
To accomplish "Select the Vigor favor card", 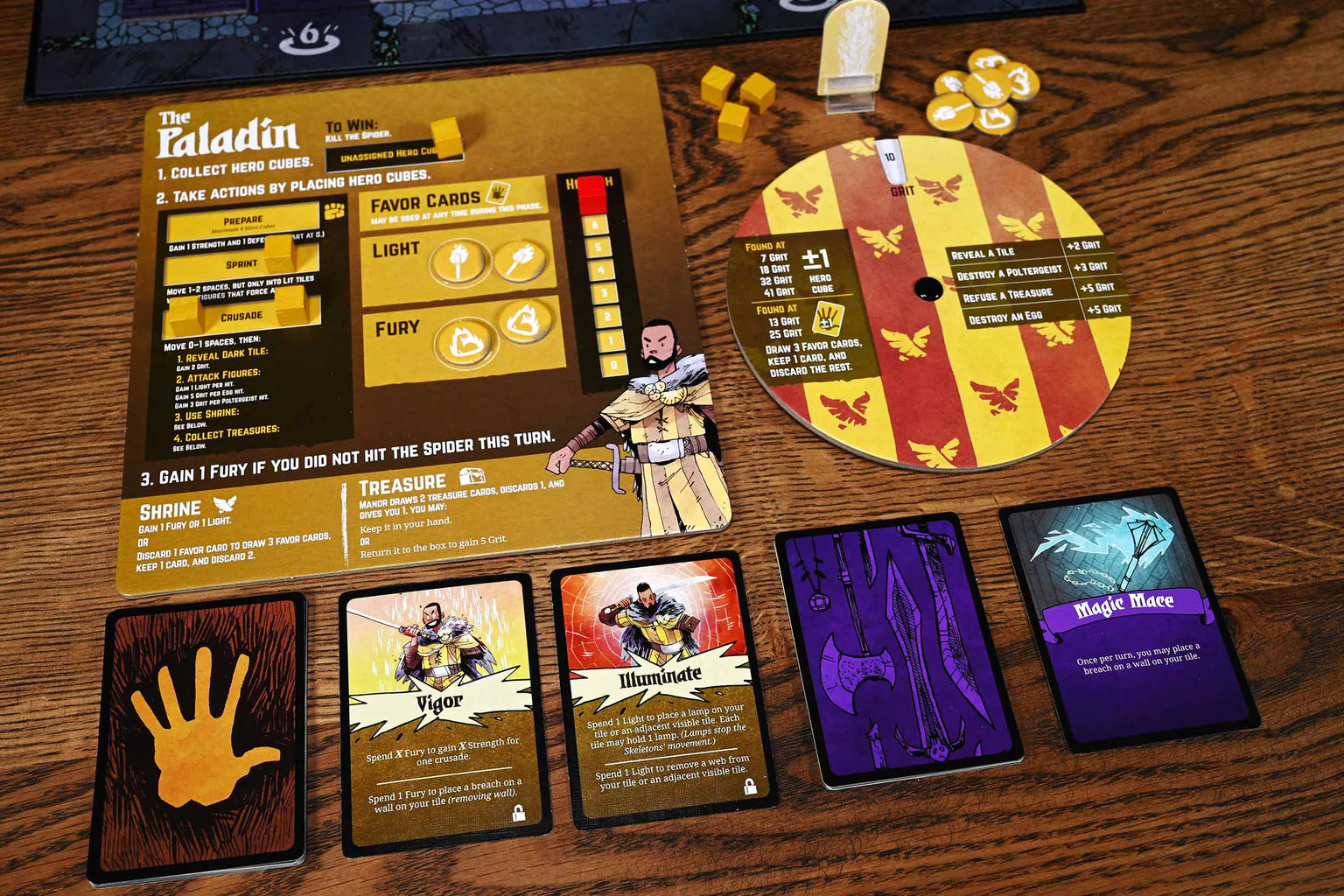I will (444, 713).
